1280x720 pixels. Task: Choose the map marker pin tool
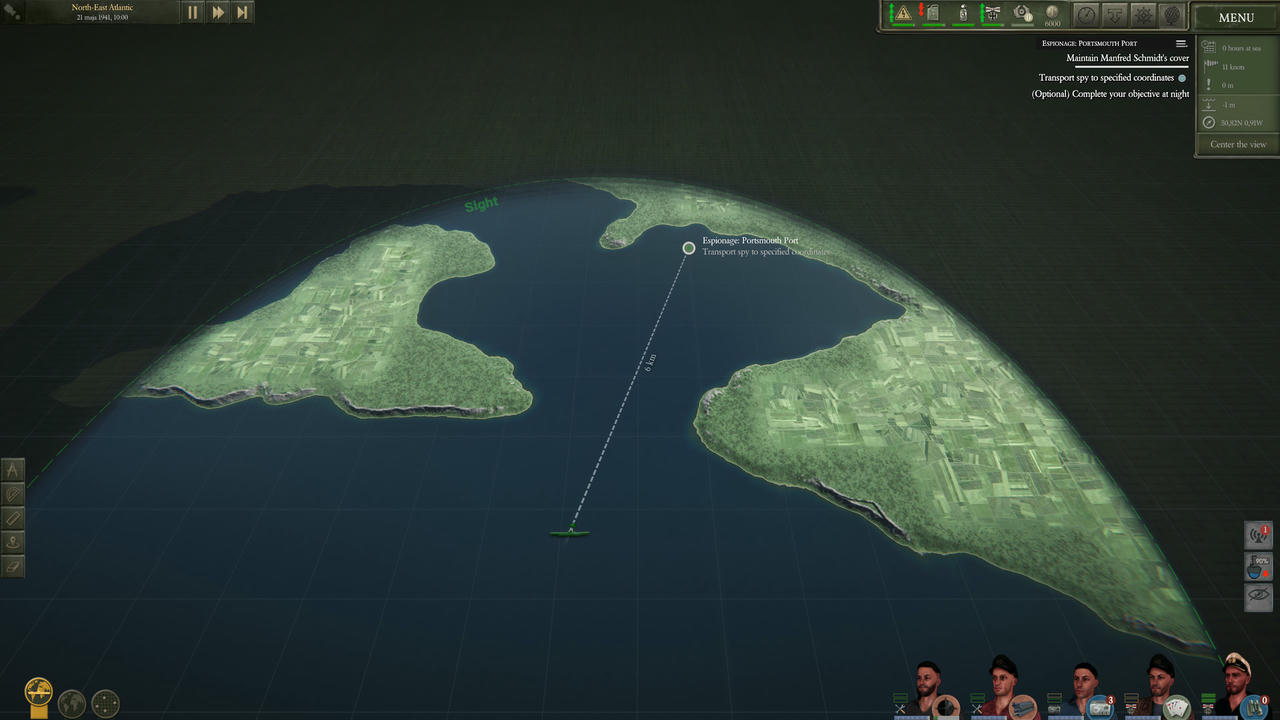(x=13, y=542)
